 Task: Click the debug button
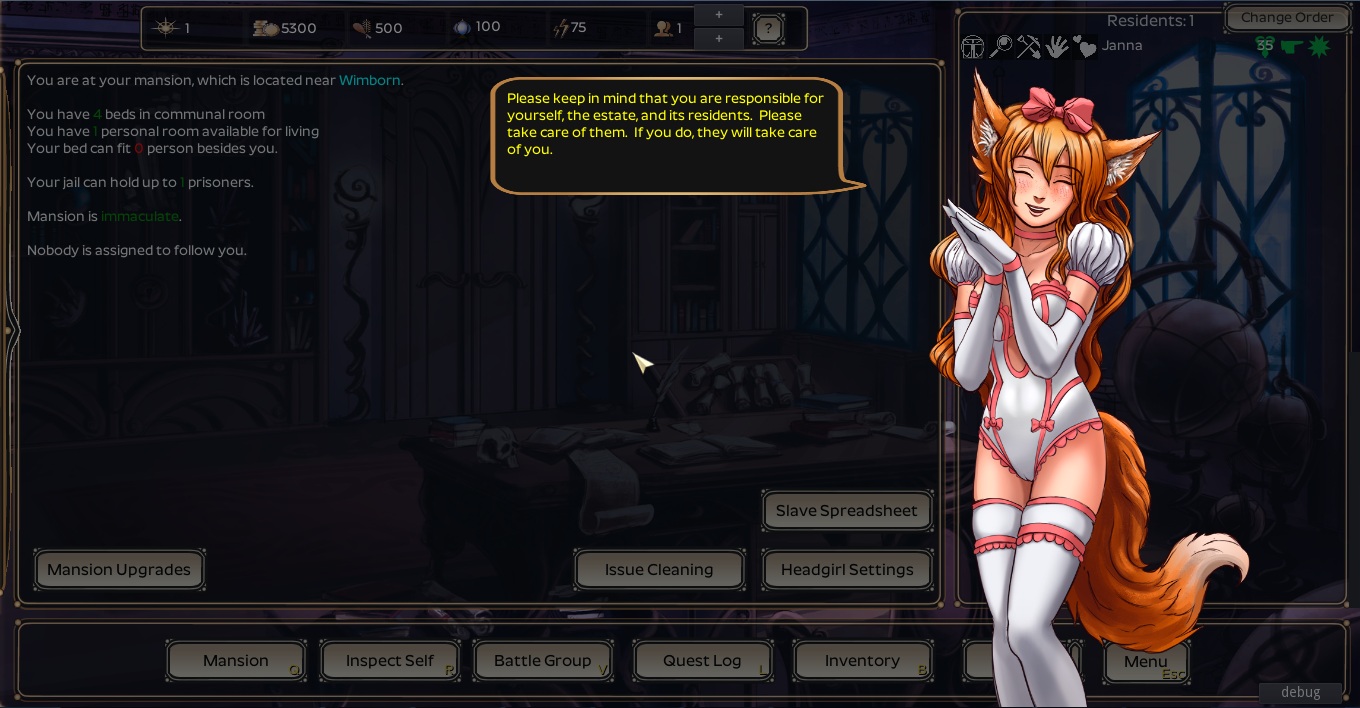pyautogui.click(x=1300, y=692)
